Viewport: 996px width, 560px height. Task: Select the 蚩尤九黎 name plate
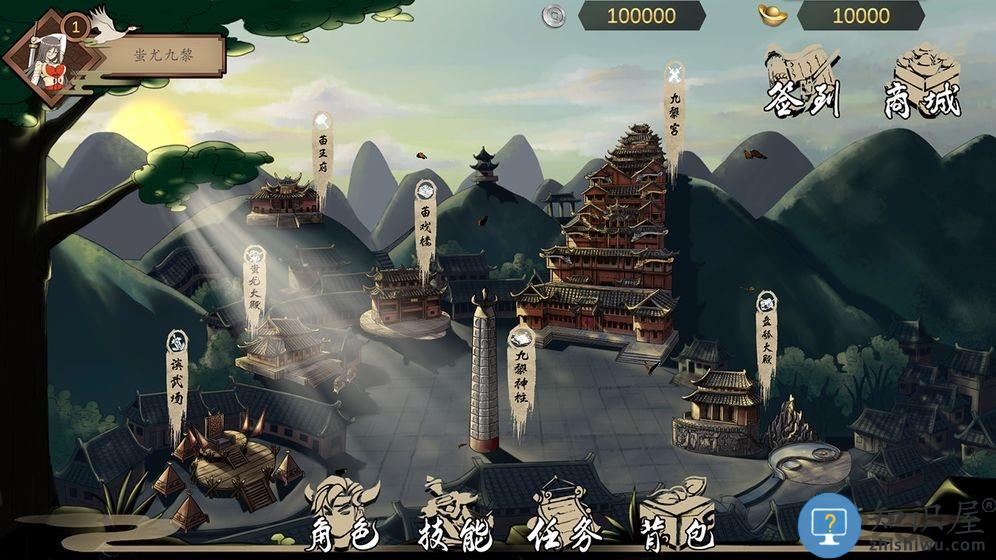pyautogui.click(x=165, y=55)
